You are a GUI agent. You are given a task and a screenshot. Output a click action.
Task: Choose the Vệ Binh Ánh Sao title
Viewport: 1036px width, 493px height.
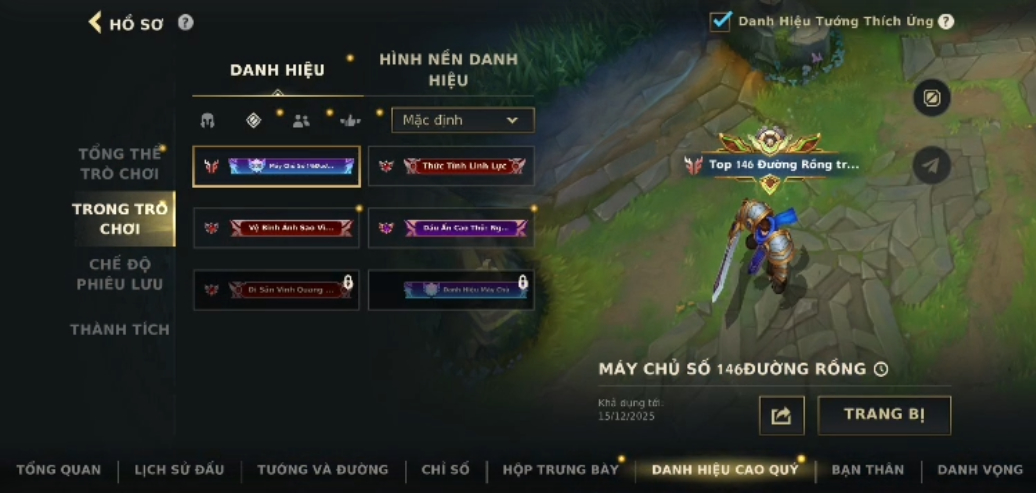pyautogui.click(x=276, y=228)
